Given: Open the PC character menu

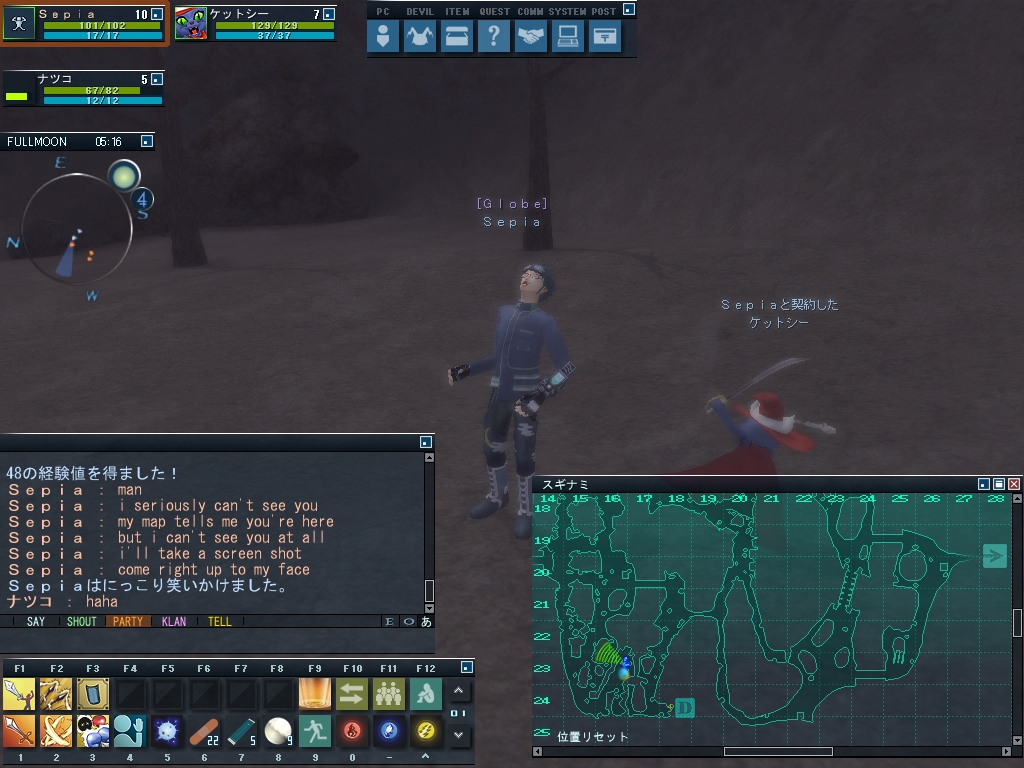Looking at the screenshot, I should pos(383,37).
